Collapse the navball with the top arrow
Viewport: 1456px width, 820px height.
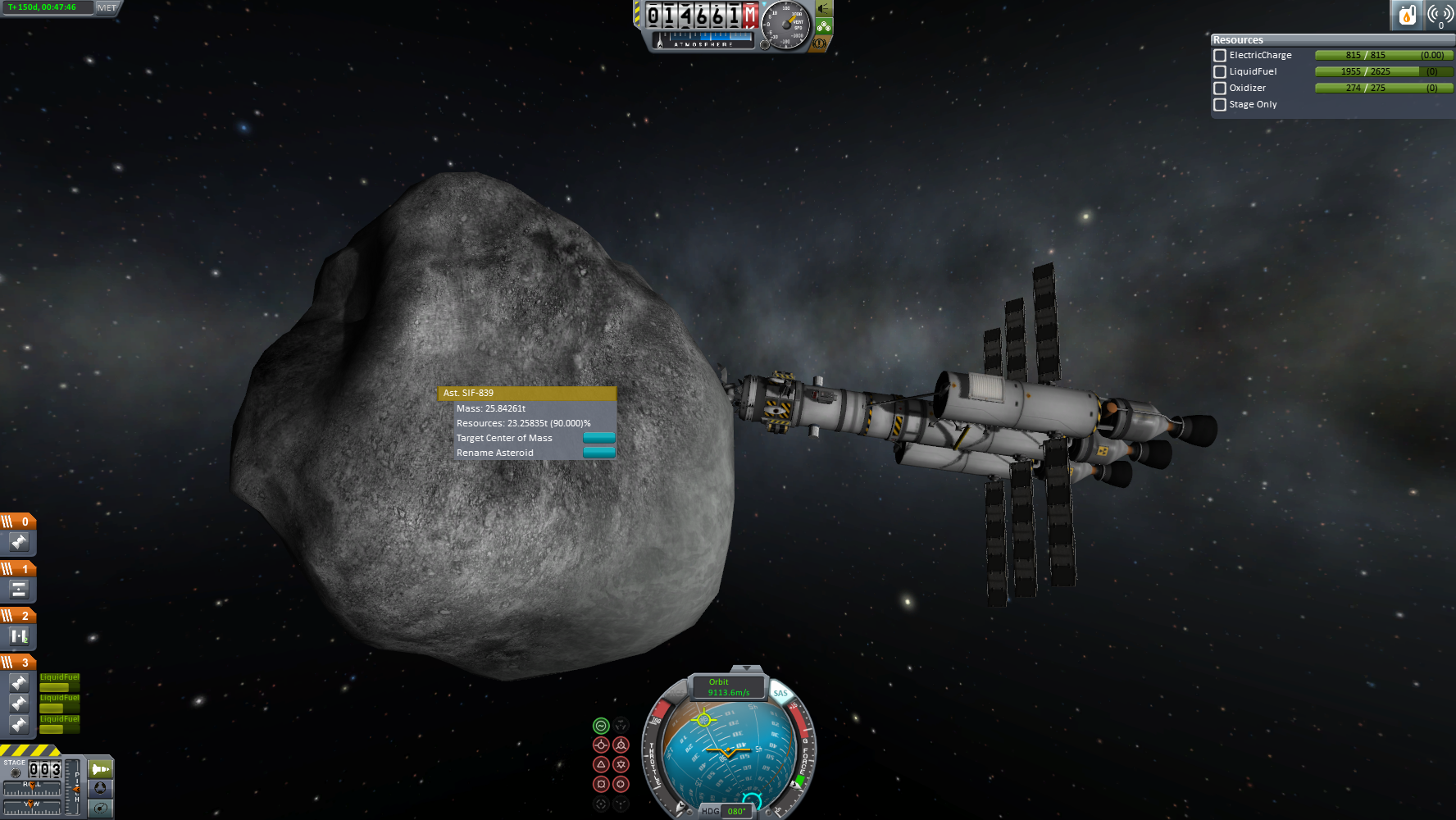click(745, 669)
